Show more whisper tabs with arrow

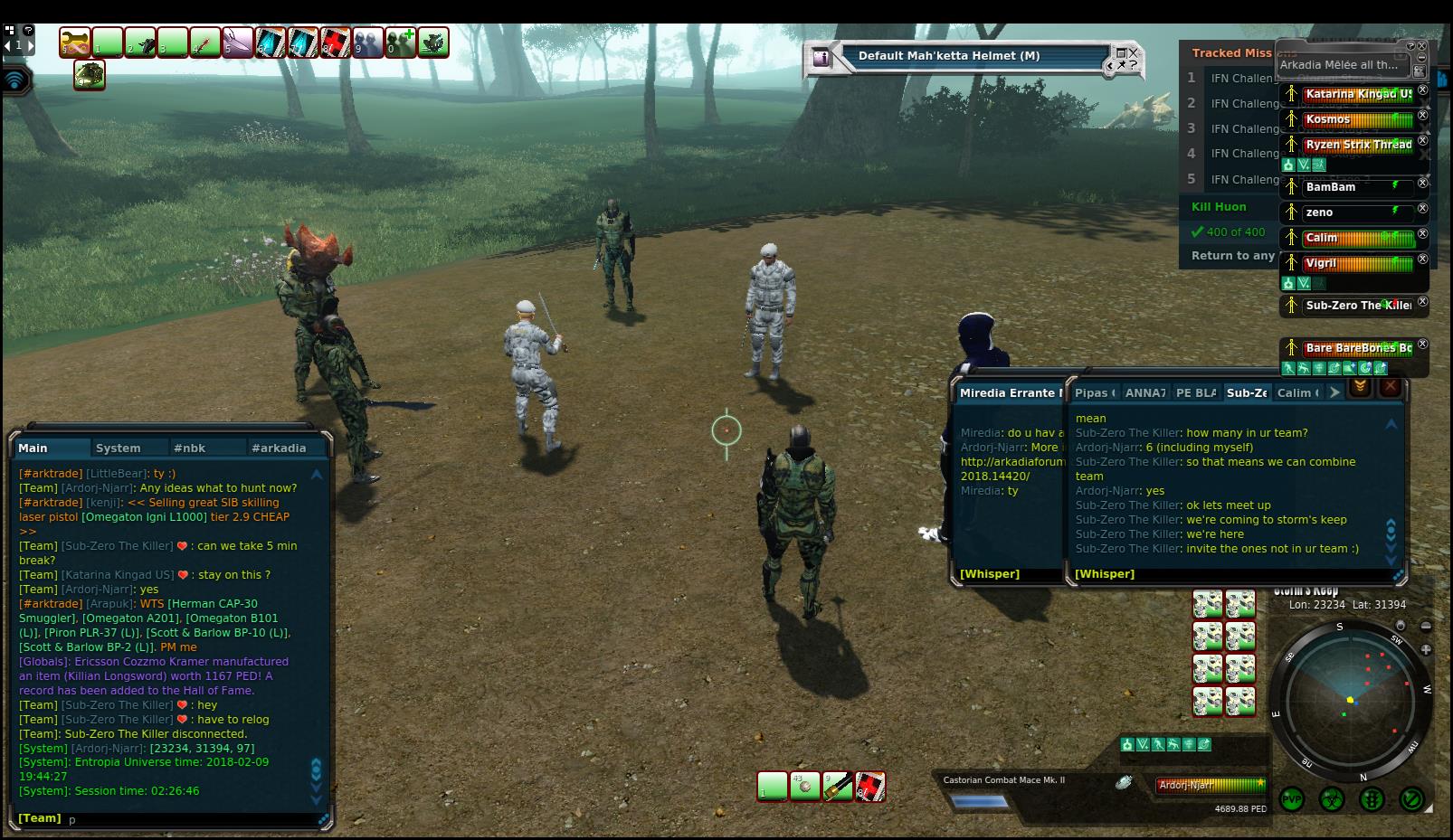1334,392
